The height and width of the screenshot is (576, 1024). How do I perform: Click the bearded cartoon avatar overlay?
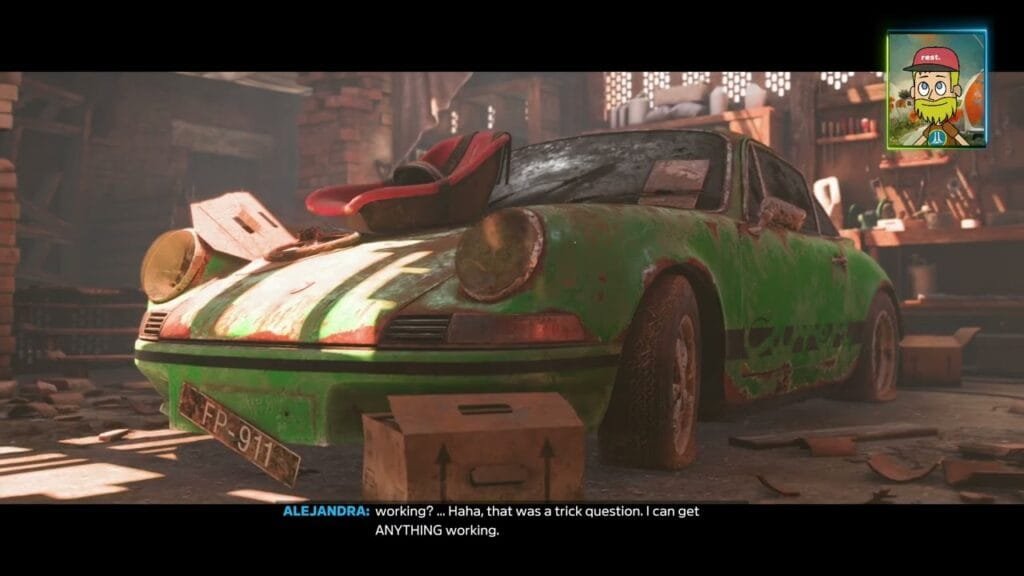(936, 90)
